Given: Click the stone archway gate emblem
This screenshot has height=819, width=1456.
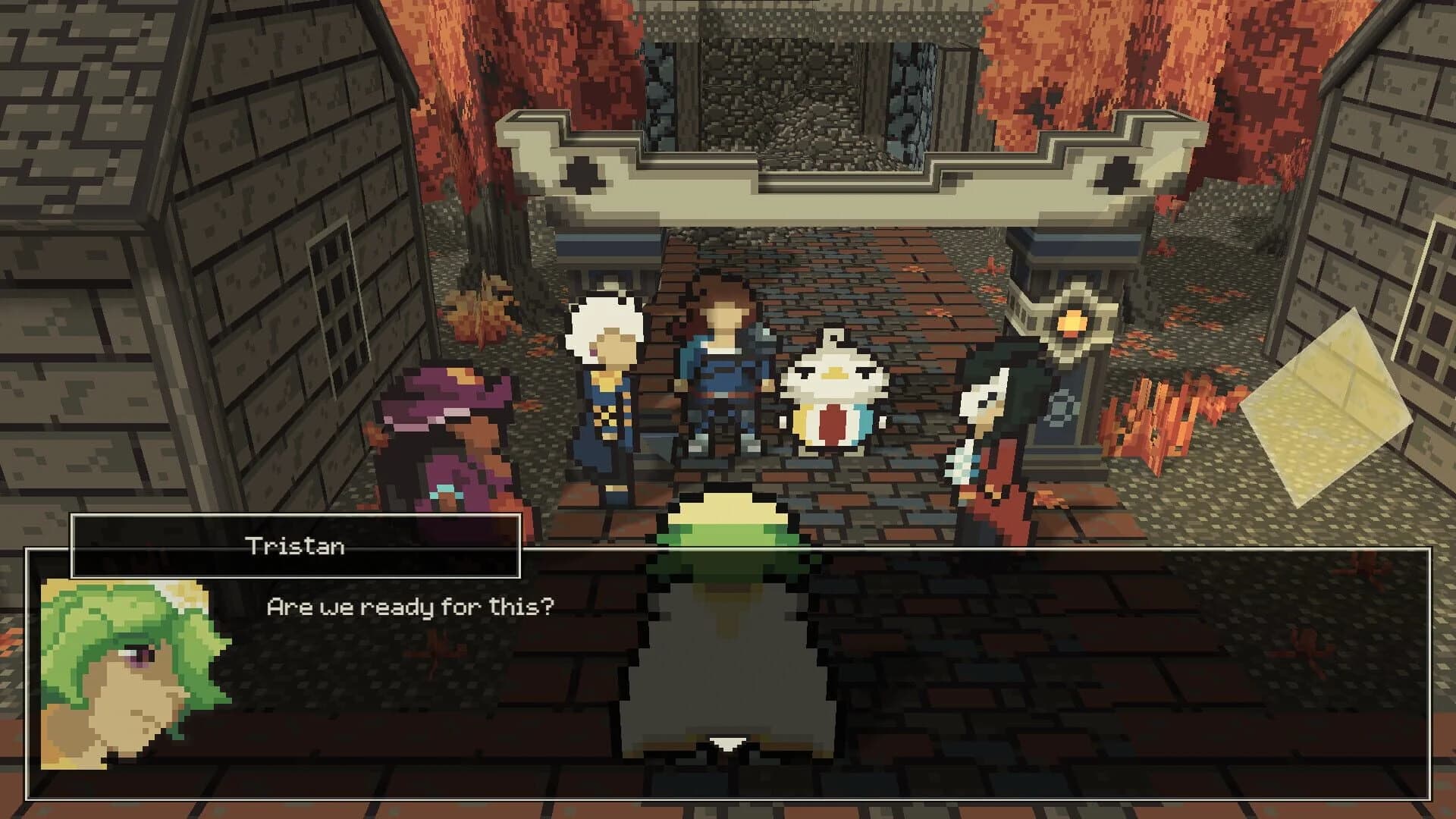Looking at the screenshot, I should coord(583,173).
